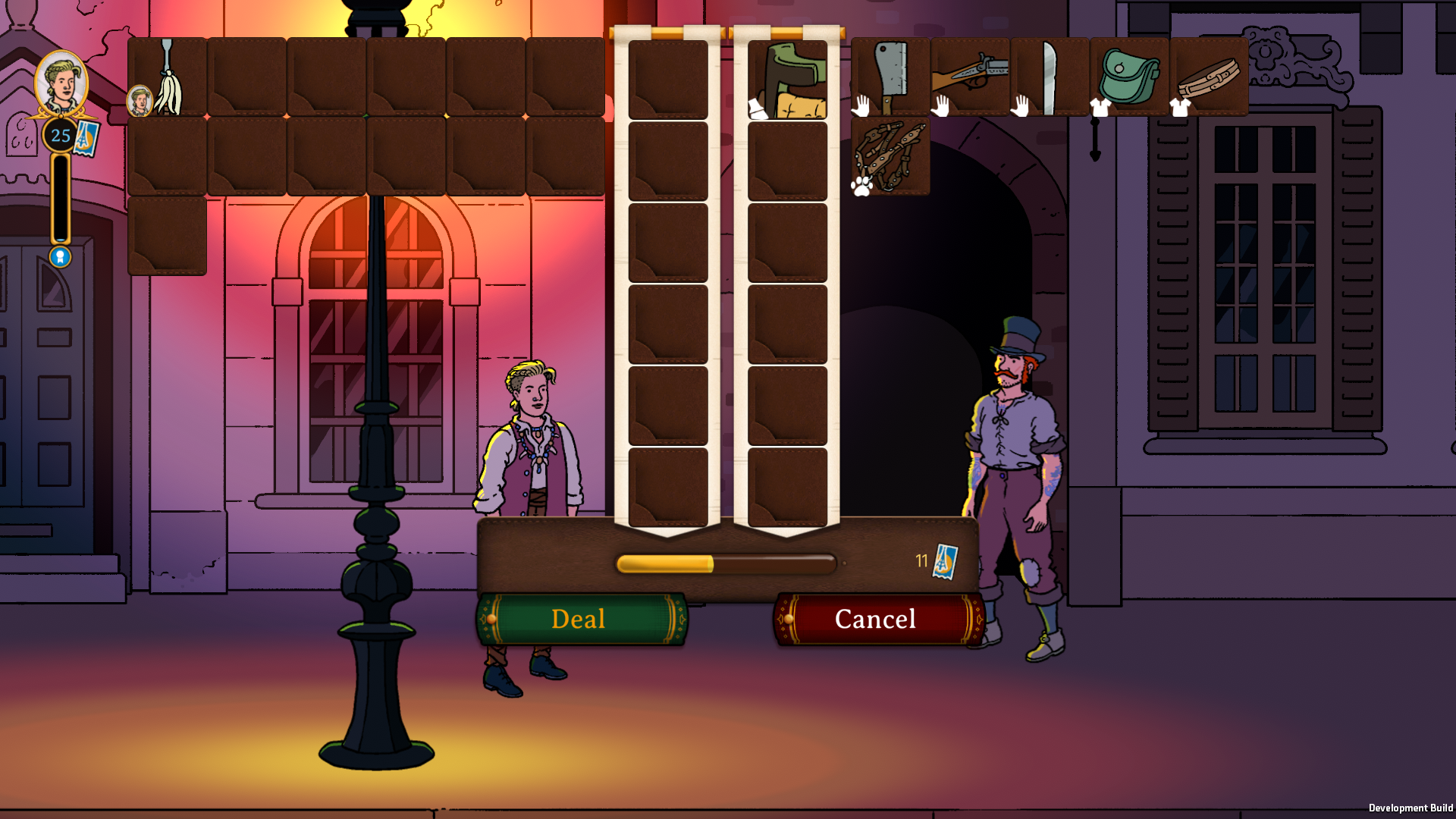Select the meat cleaver from merchant's goods
1456x819 pixels.
coord(890,77)
